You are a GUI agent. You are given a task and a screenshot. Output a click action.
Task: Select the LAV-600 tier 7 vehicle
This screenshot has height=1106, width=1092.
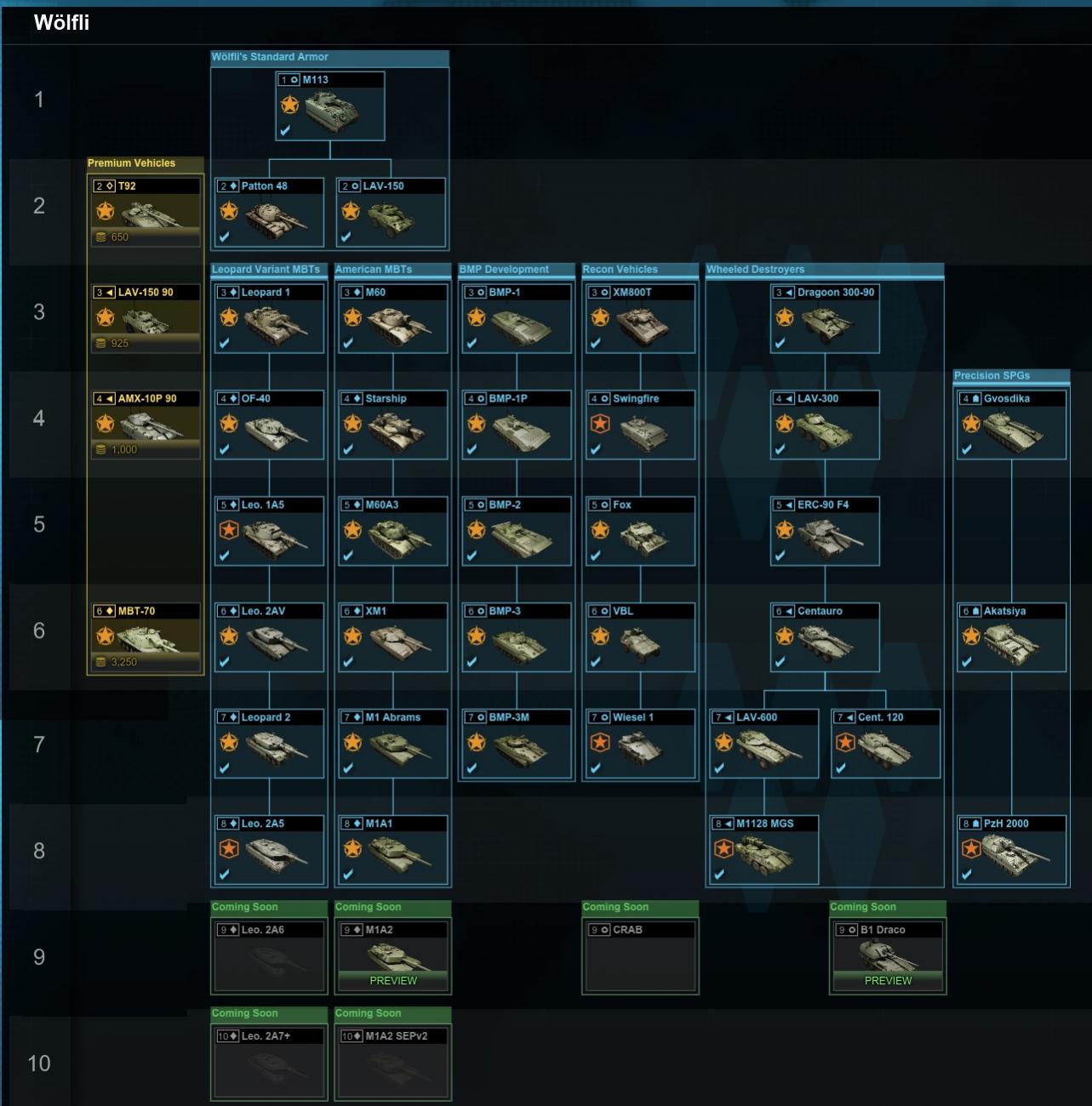pos(763,744)
